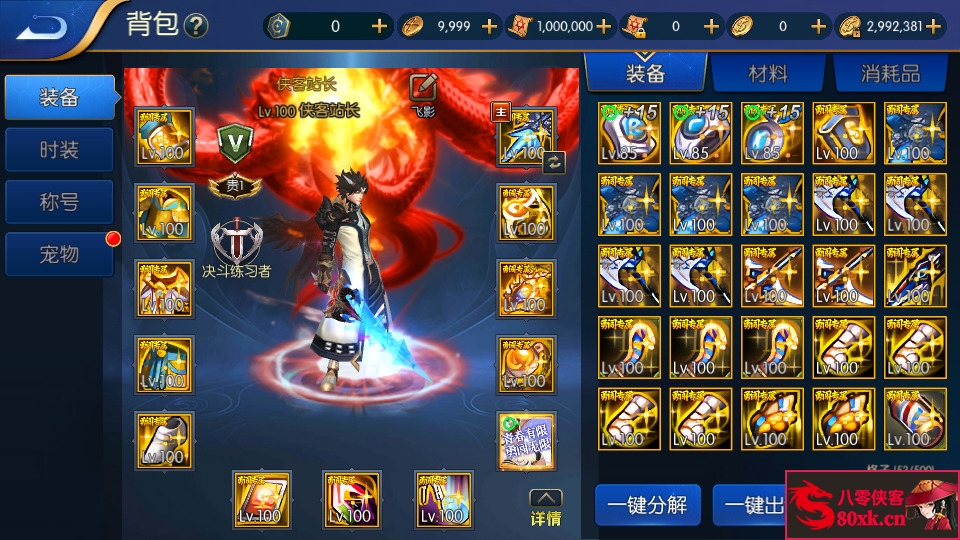
Task: Show the 材料 inventory tab
Action: (x=767, y=73)
